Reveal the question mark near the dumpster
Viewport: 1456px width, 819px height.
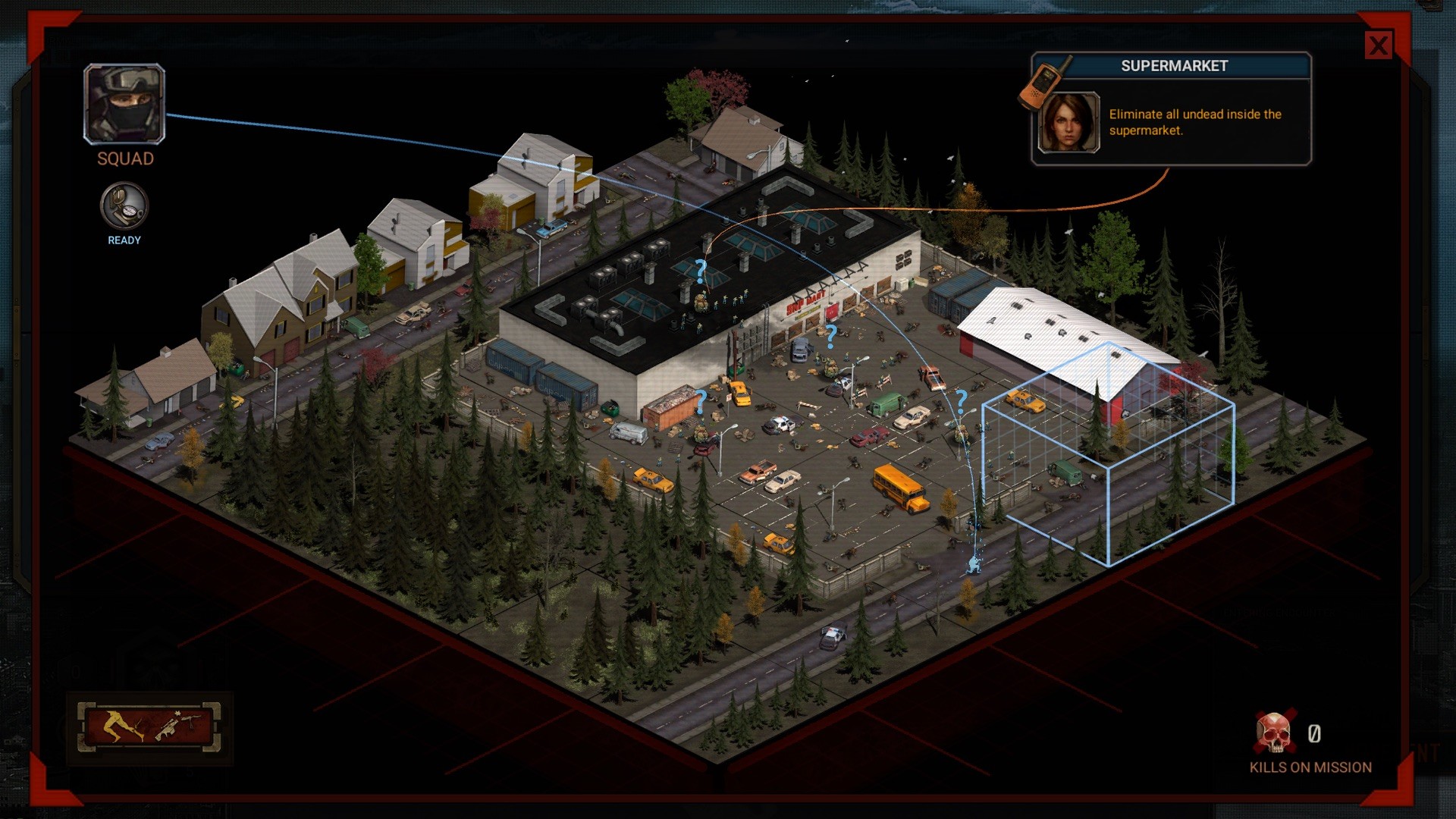(x=701, y=402)
